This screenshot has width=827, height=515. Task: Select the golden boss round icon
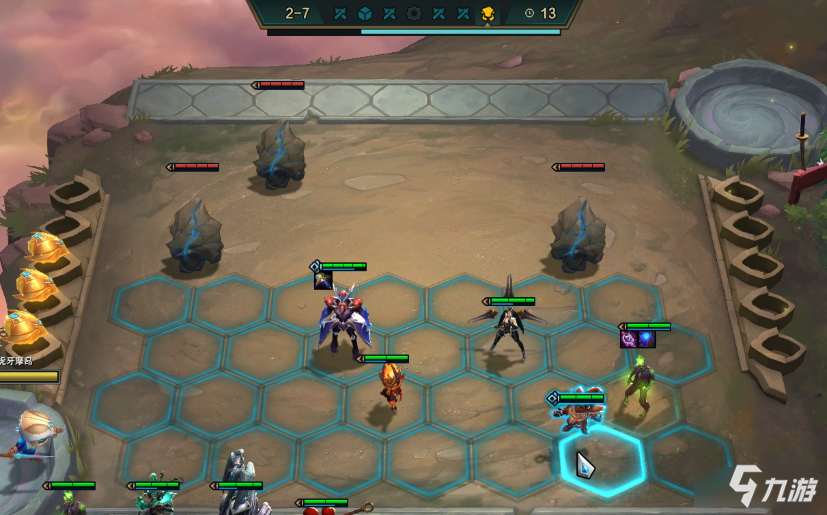[x=487, y=13]
